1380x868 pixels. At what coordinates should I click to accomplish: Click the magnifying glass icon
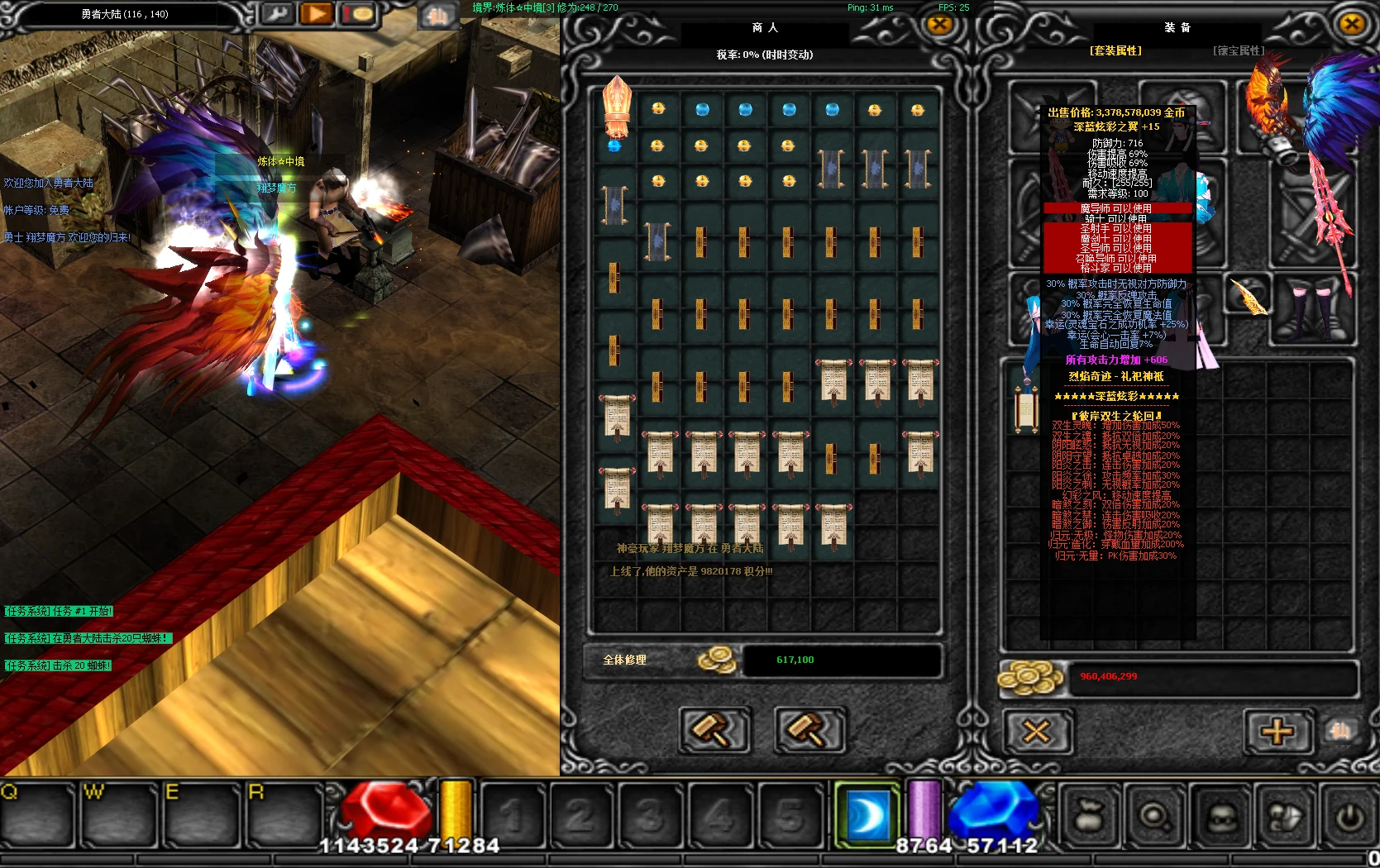[x=1154, y=817]
